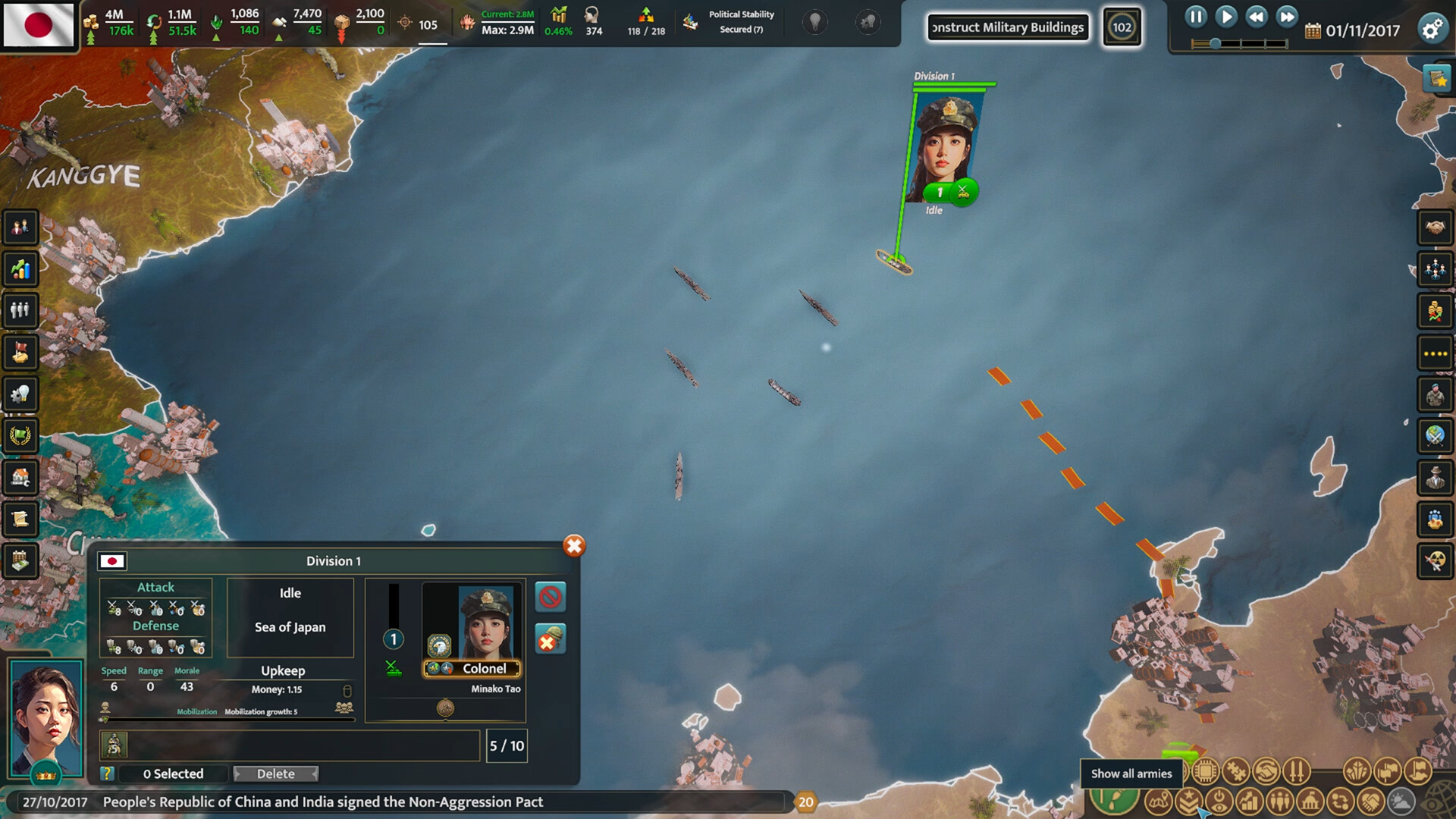This screenshot has height=819, width=1456.
Task: Pause the game time
Action: click(x=1195, y=17)
